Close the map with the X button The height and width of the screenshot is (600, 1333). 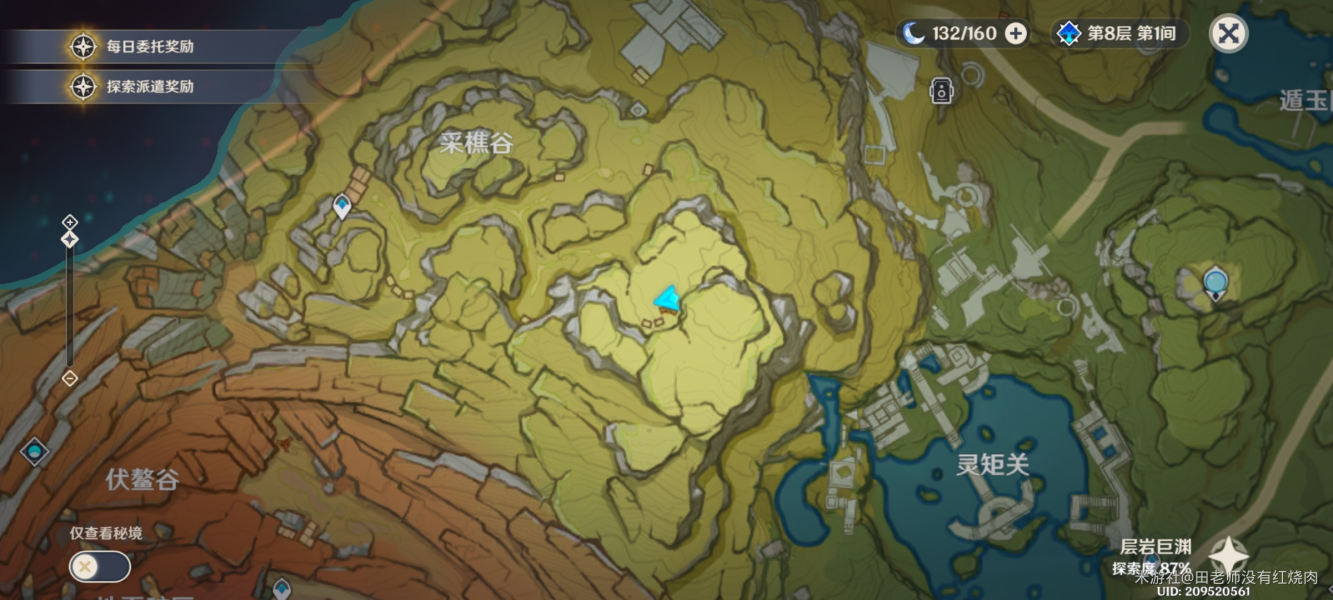1228,34
